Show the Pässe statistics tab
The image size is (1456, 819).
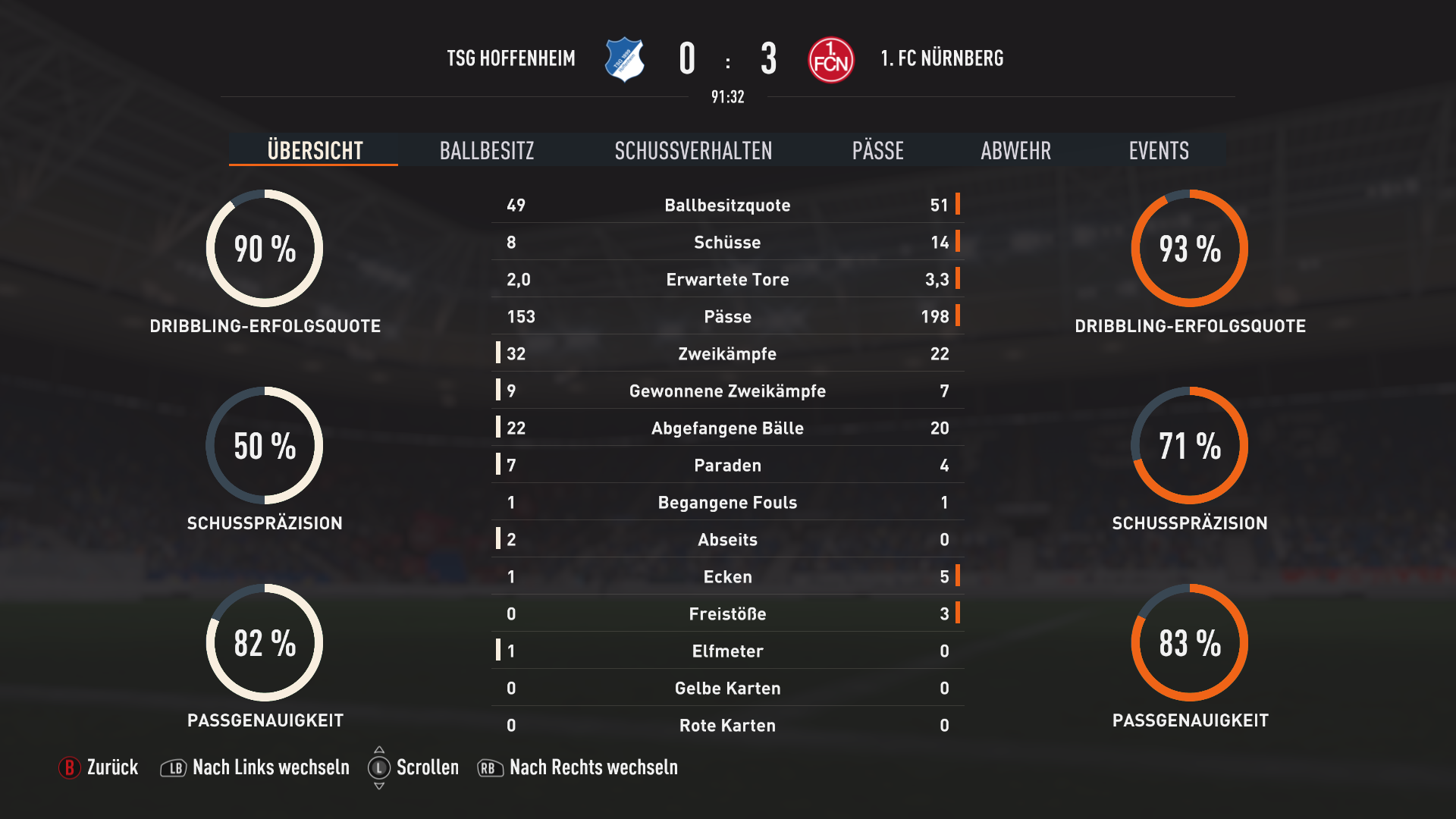pos(877,151)
